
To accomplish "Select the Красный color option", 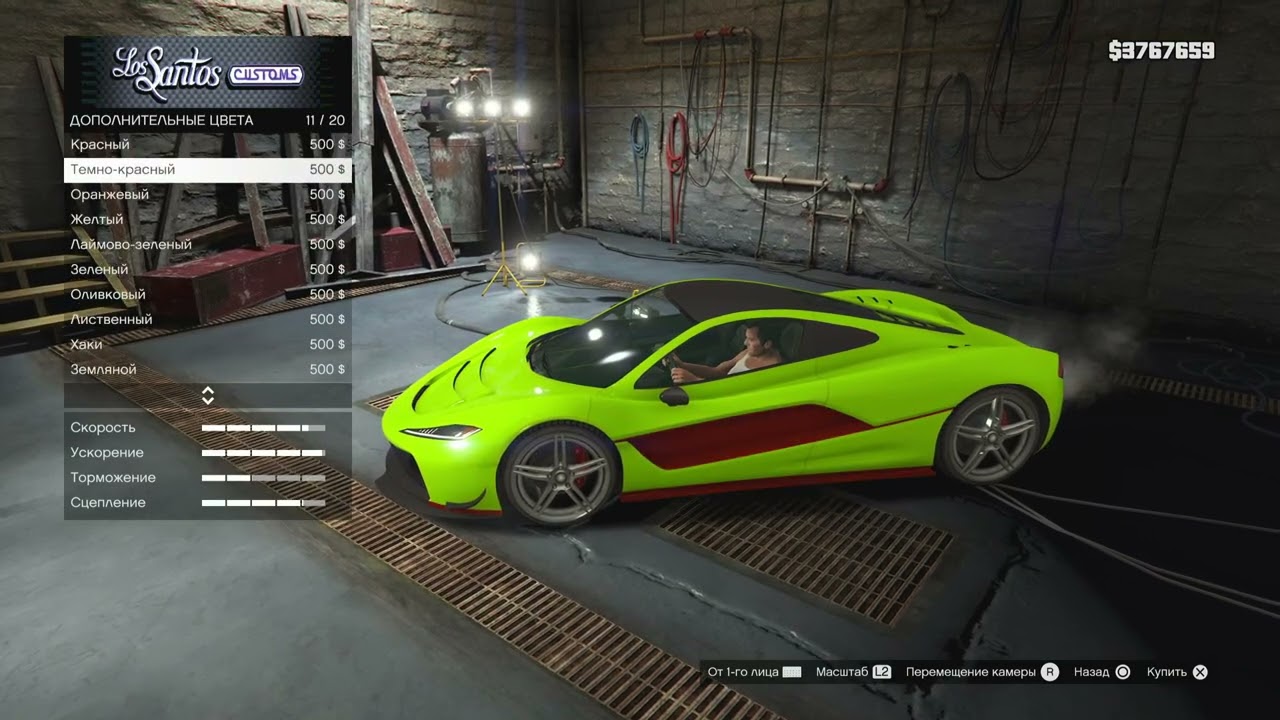I will (207, 145).
